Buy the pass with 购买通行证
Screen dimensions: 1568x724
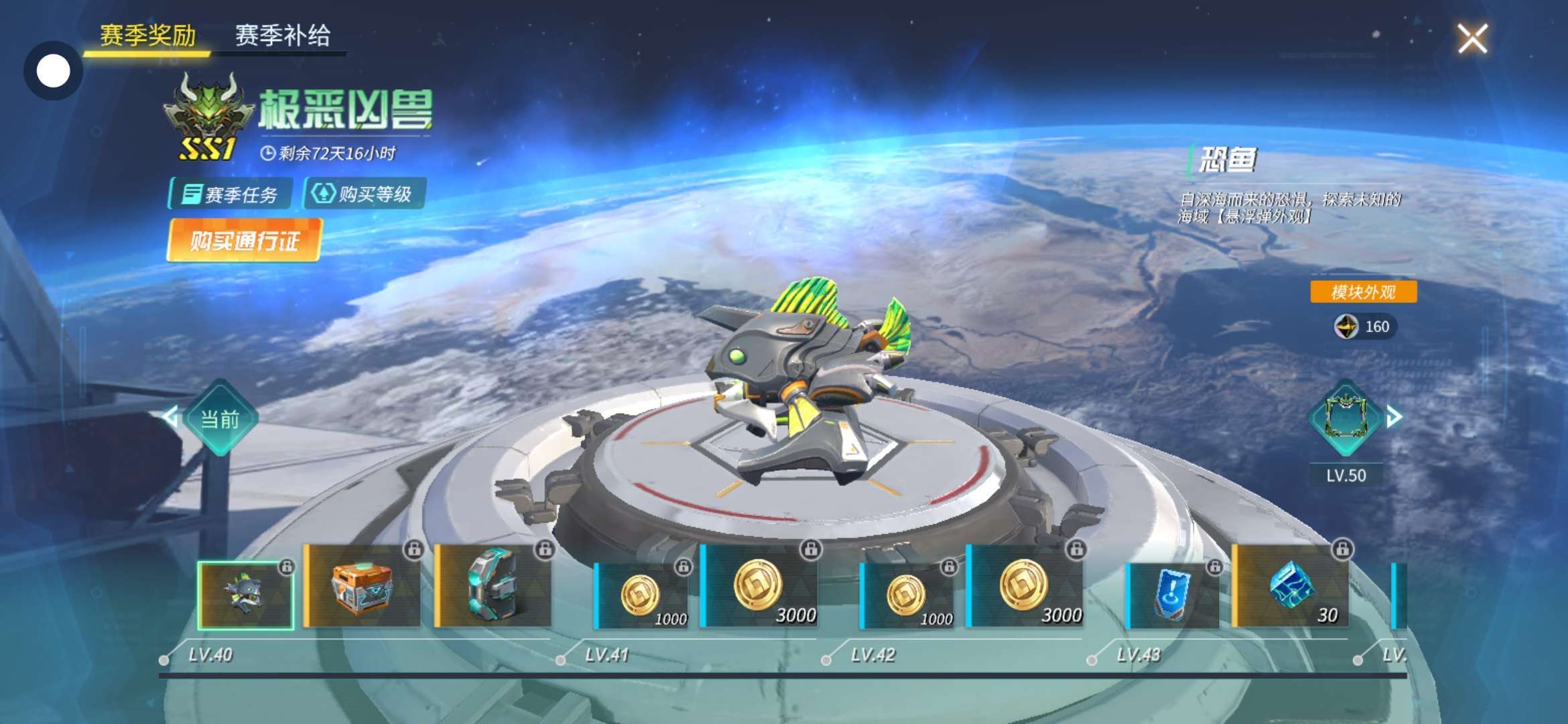245,240
